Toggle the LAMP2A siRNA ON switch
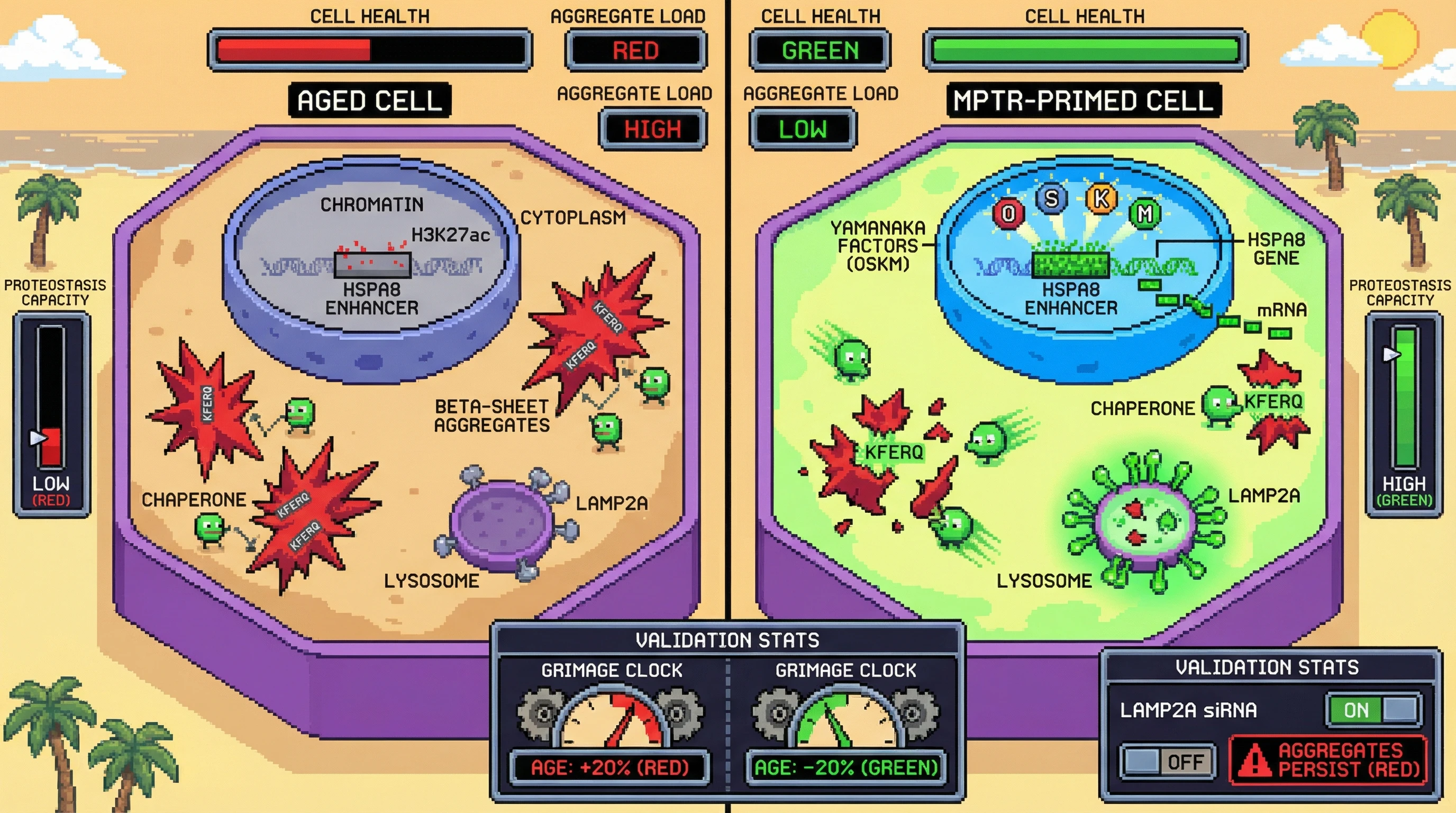The image size is (1456, 813). (1374, 710)
